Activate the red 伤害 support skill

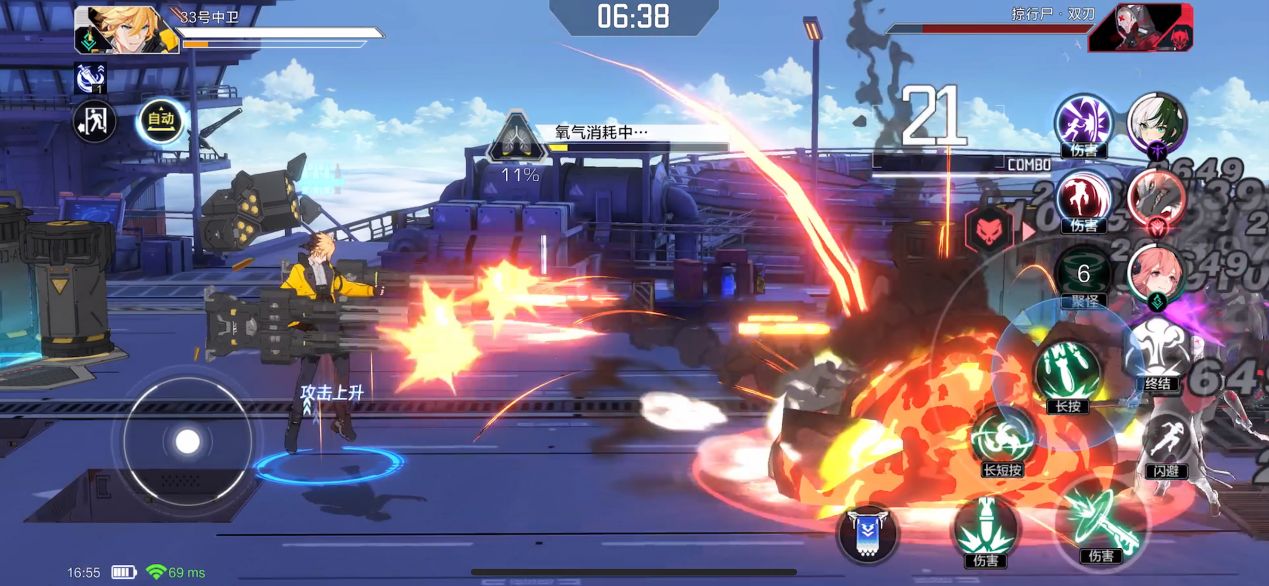coord(1084,198)
